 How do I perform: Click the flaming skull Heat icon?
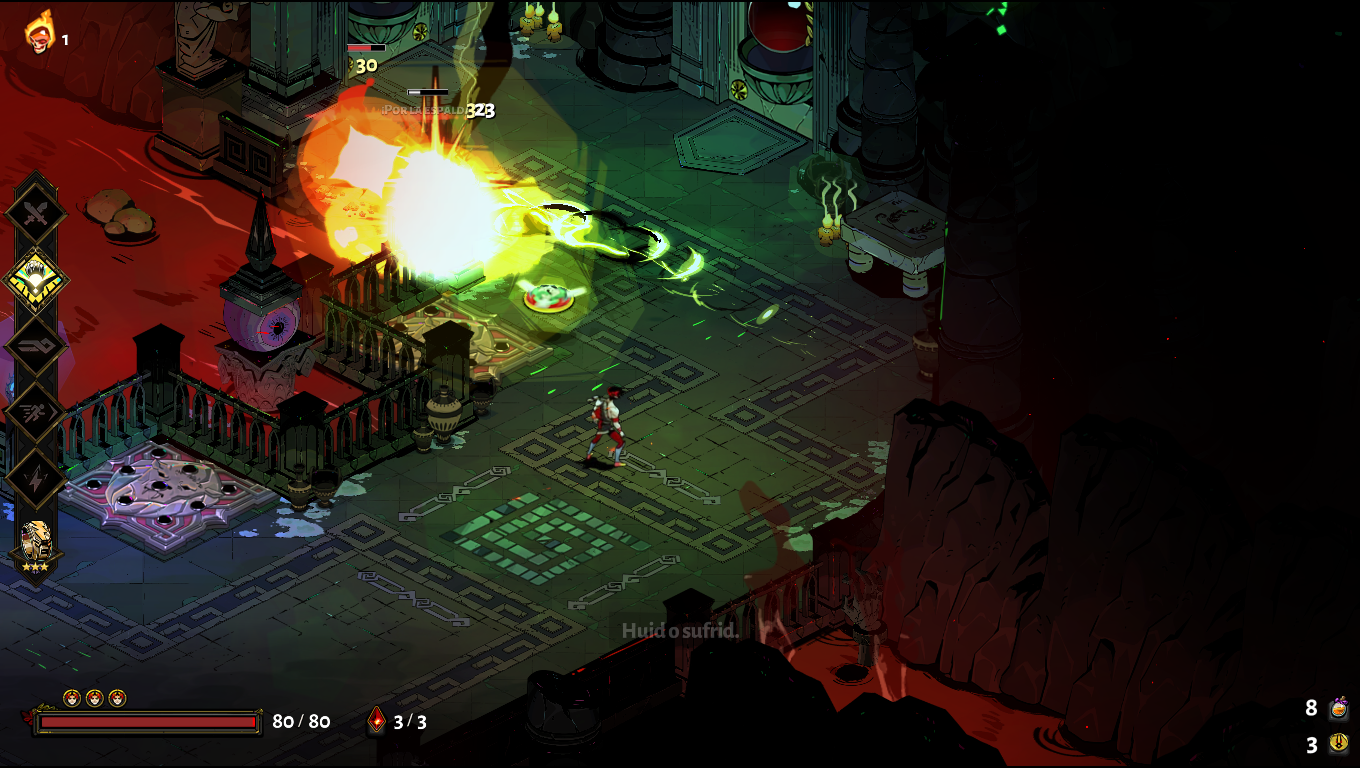click(x=40, y=32)
